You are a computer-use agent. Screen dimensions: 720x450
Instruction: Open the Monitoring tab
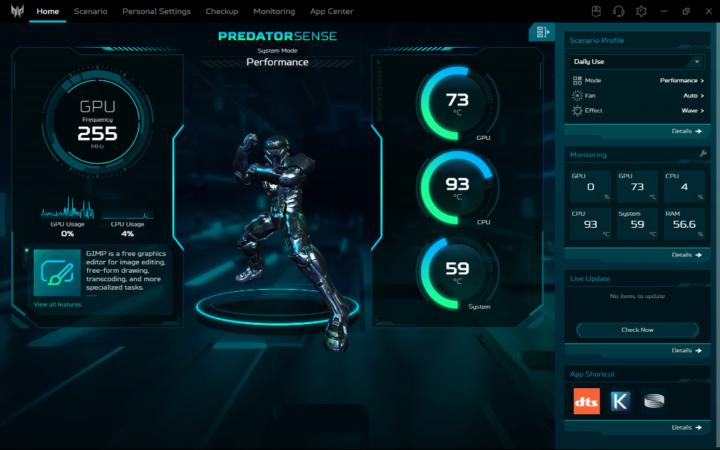274,11
